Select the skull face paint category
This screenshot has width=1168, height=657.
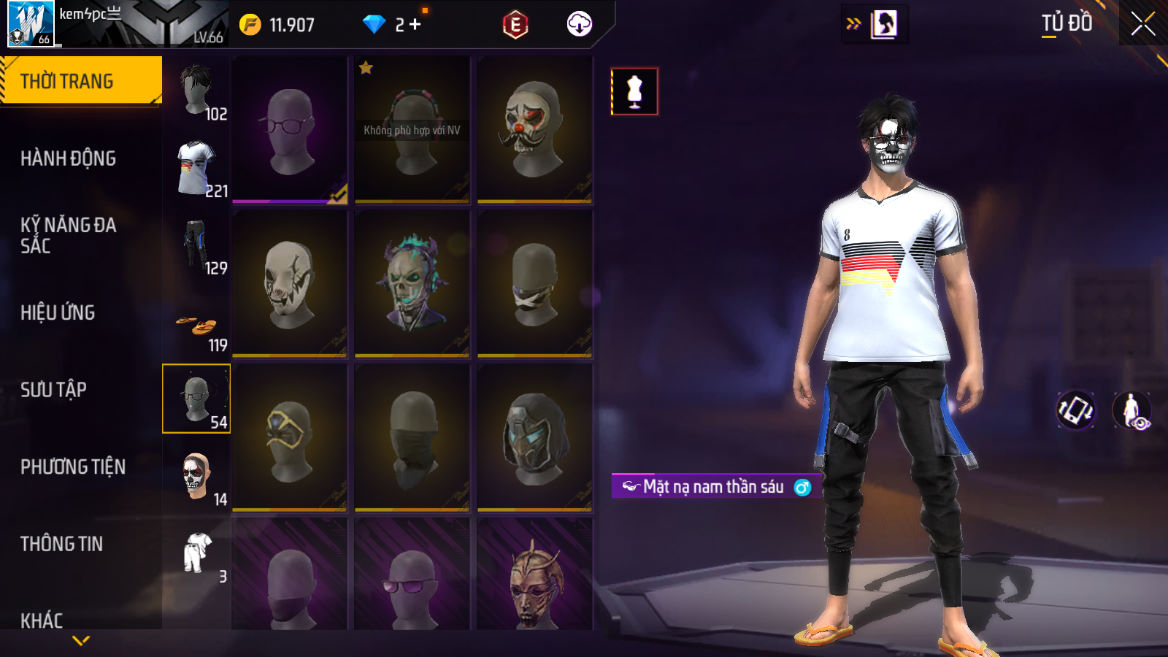click(197, 476)
